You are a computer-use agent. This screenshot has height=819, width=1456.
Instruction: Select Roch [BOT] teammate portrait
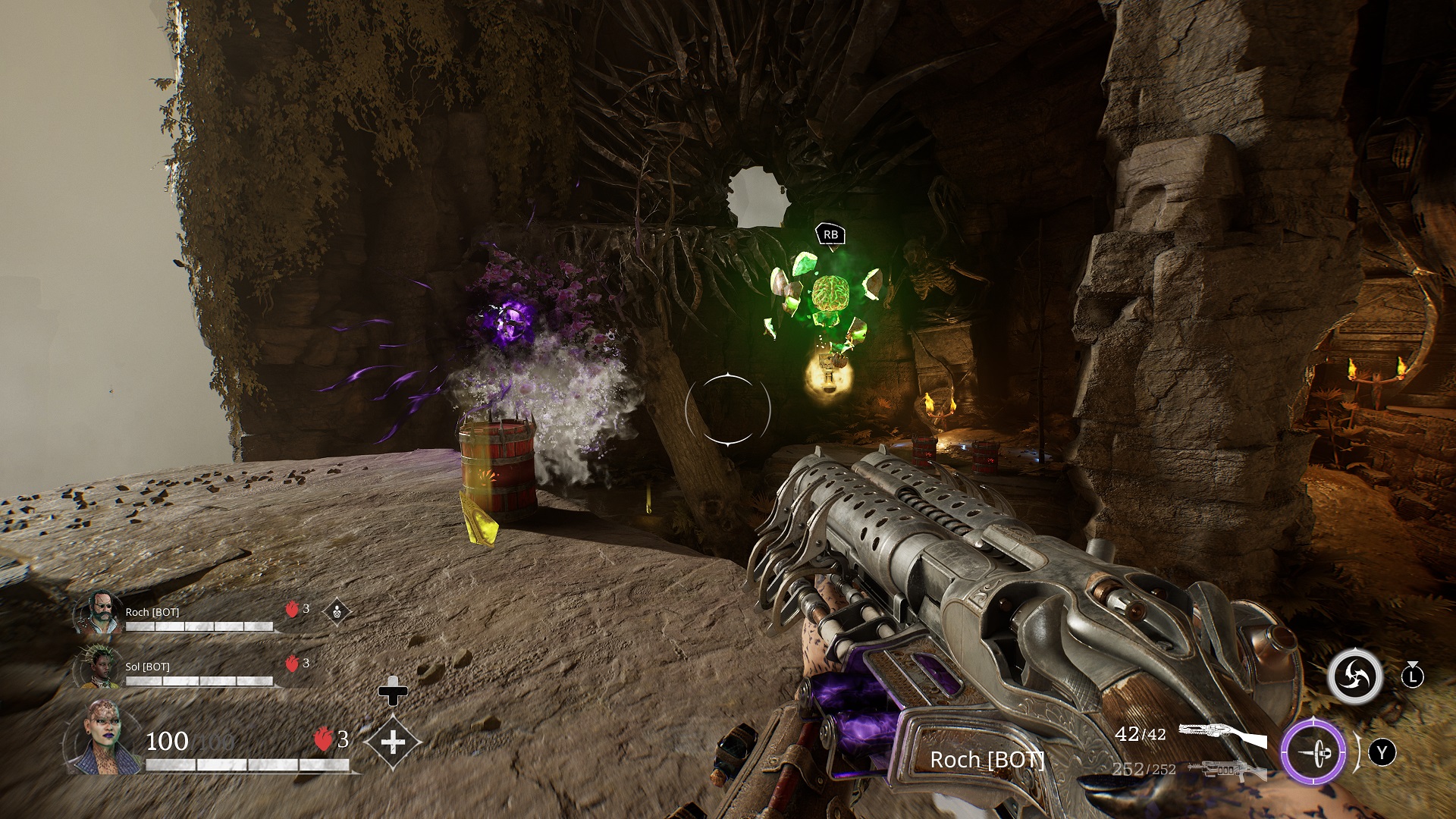[x=99, y=613]
